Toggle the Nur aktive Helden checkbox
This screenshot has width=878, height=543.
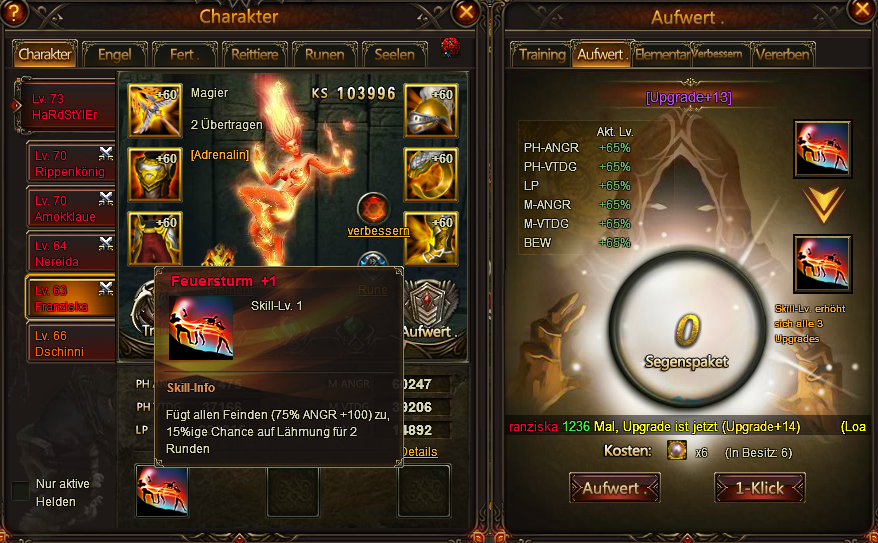pyautogui.click(x=20, y=491)
